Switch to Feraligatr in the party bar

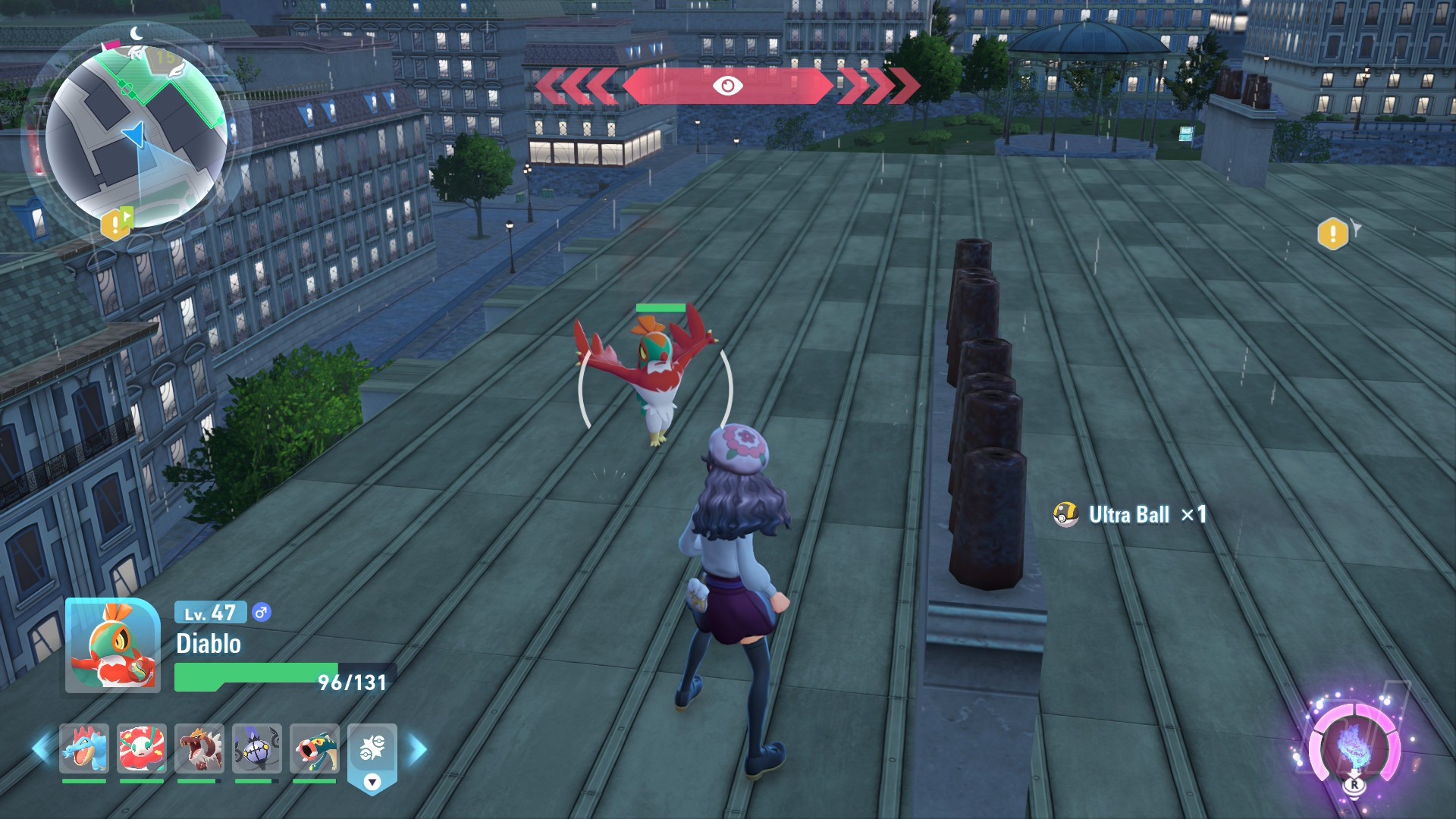coord(84,748)
